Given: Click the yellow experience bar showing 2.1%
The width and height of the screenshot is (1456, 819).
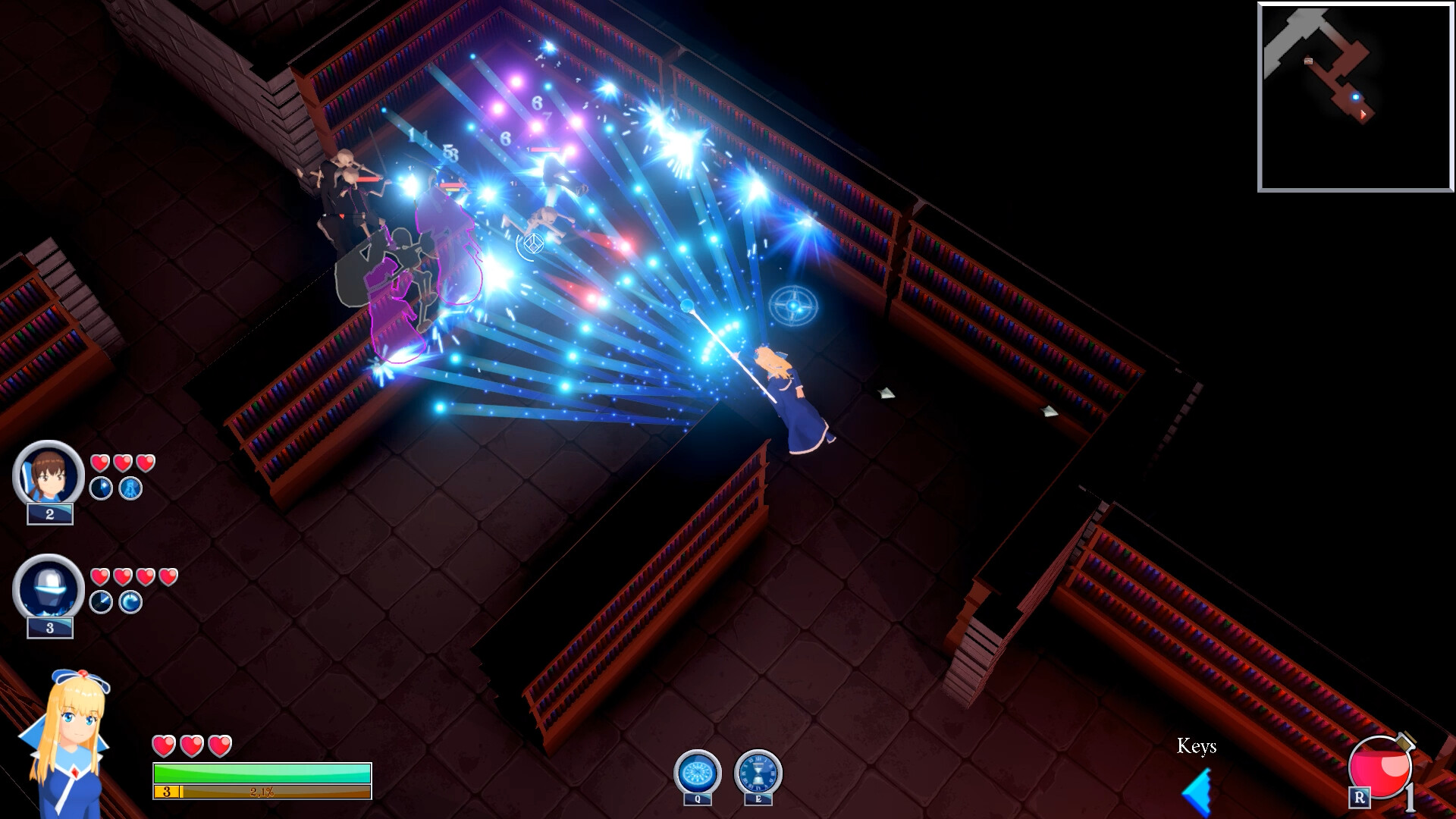Looking at the screenshot, I should click(x=262, y=790).
